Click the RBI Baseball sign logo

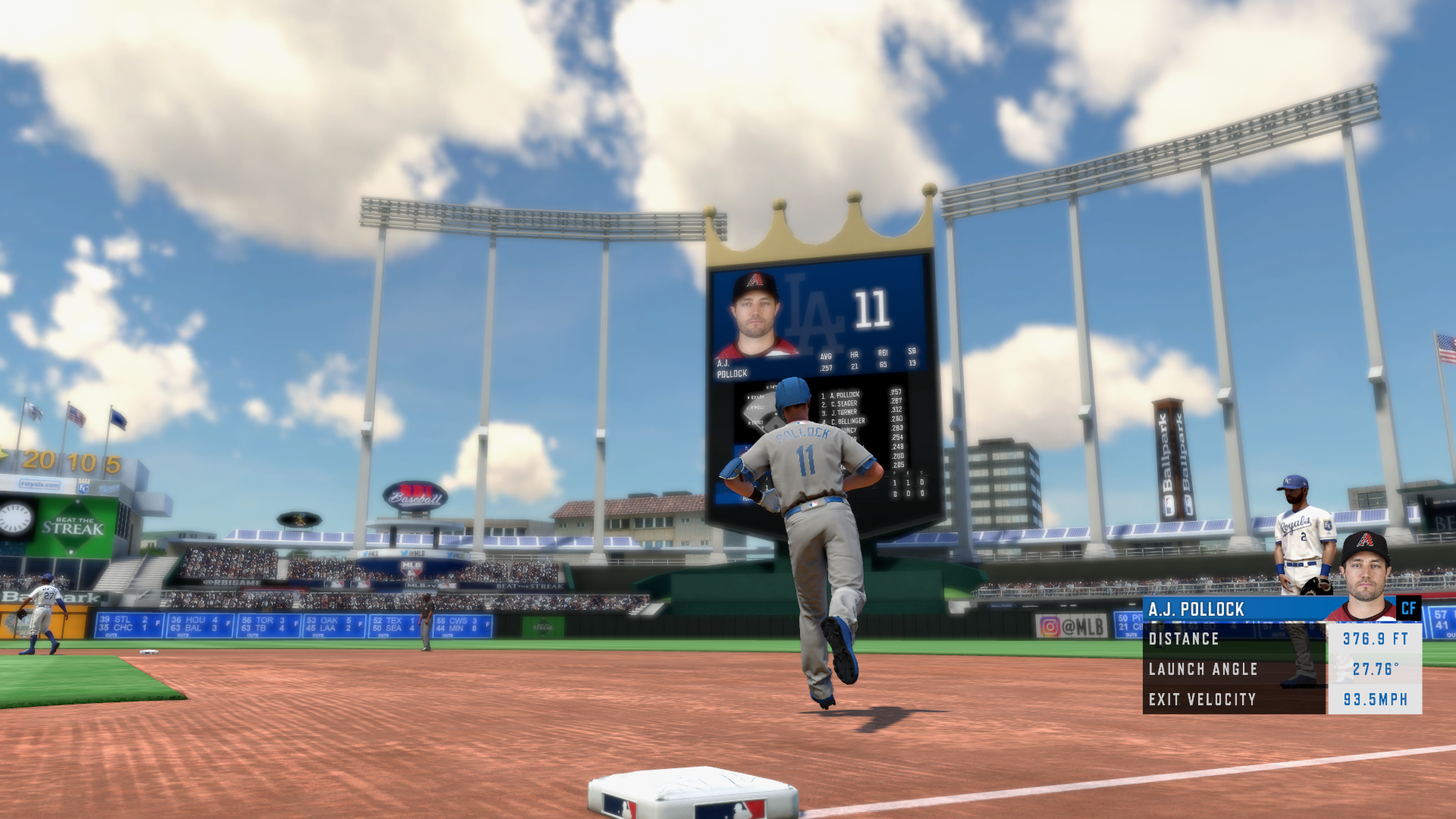414,495
